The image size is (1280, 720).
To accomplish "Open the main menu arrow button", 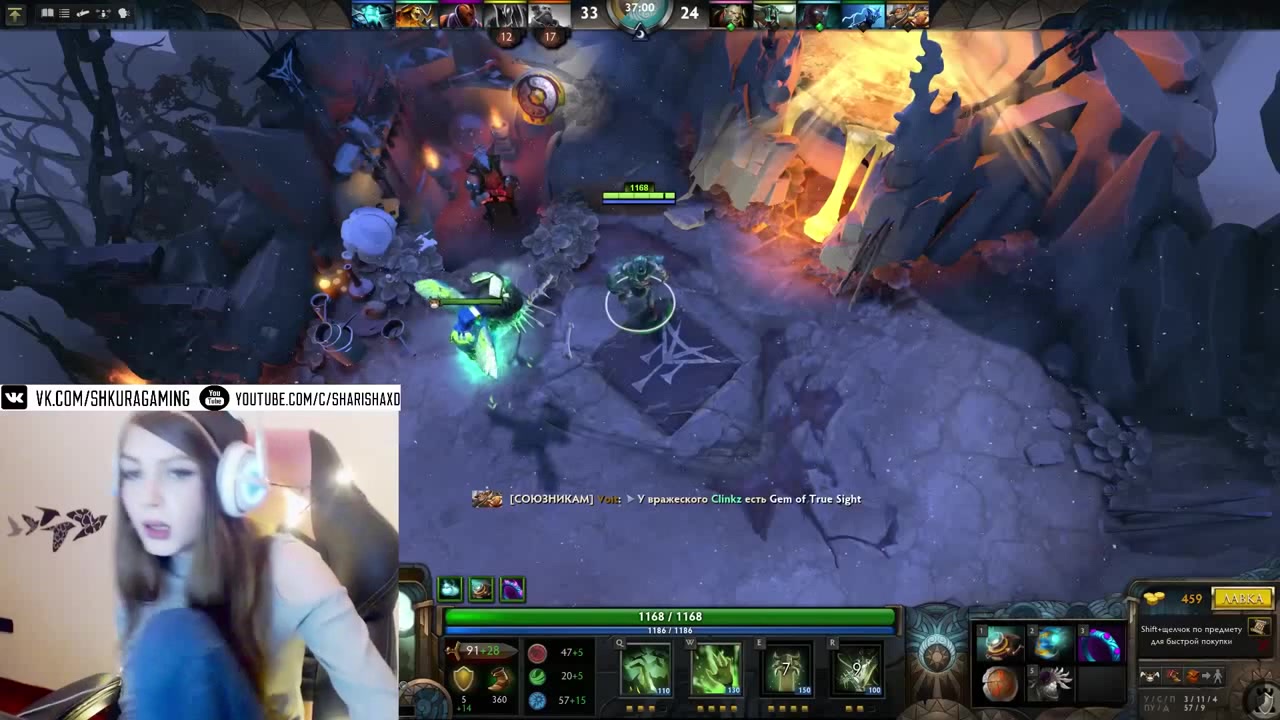I will tap(15, 14).
